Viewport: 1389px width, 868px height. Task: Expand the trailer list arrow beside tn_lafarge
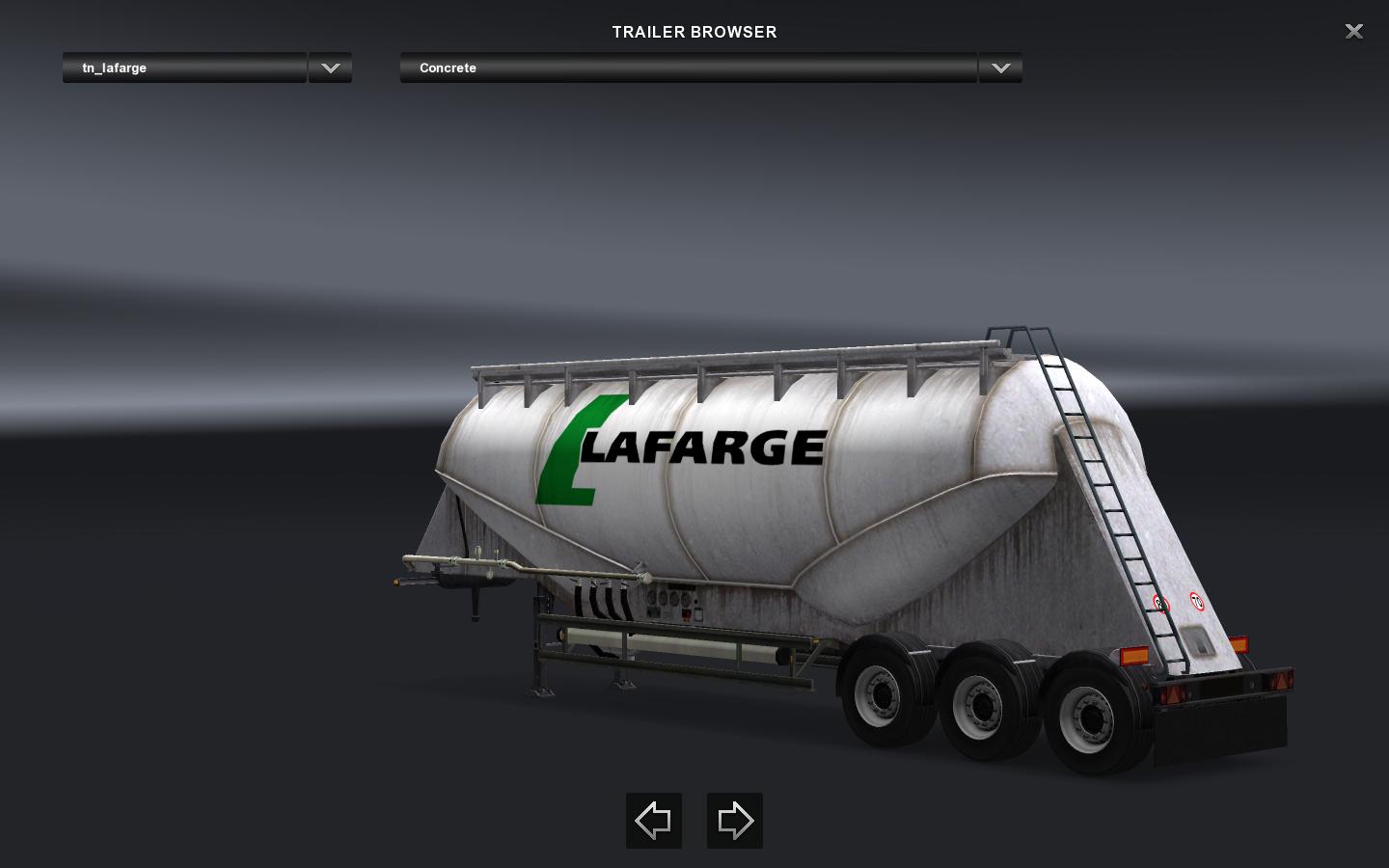[330, 68]
